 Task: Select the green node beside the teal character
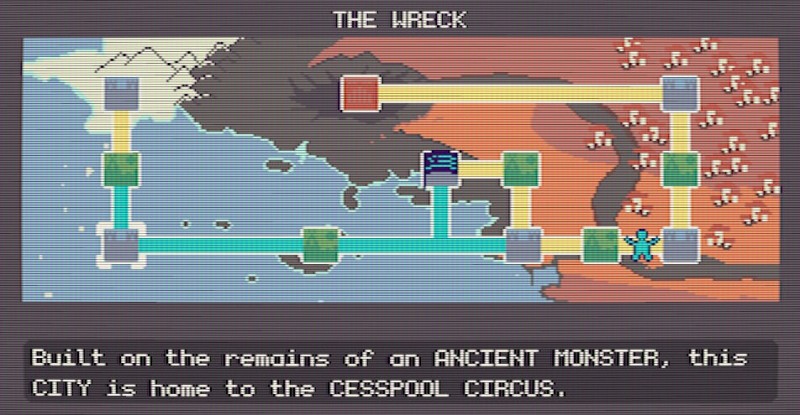click(600, 244)
